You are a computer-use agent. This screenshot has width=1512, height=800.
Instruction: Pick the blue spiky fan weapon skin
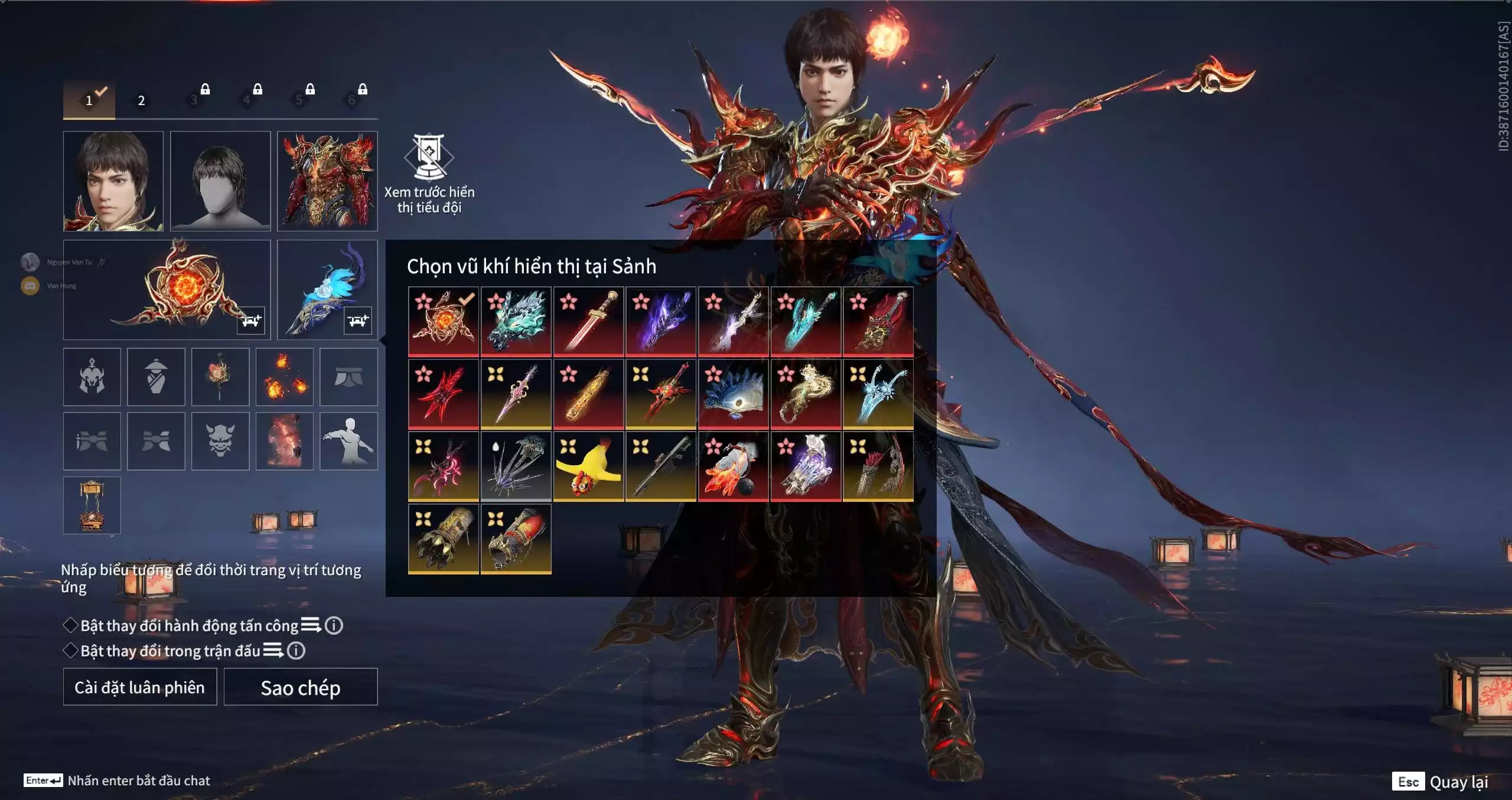pos(733,394)
